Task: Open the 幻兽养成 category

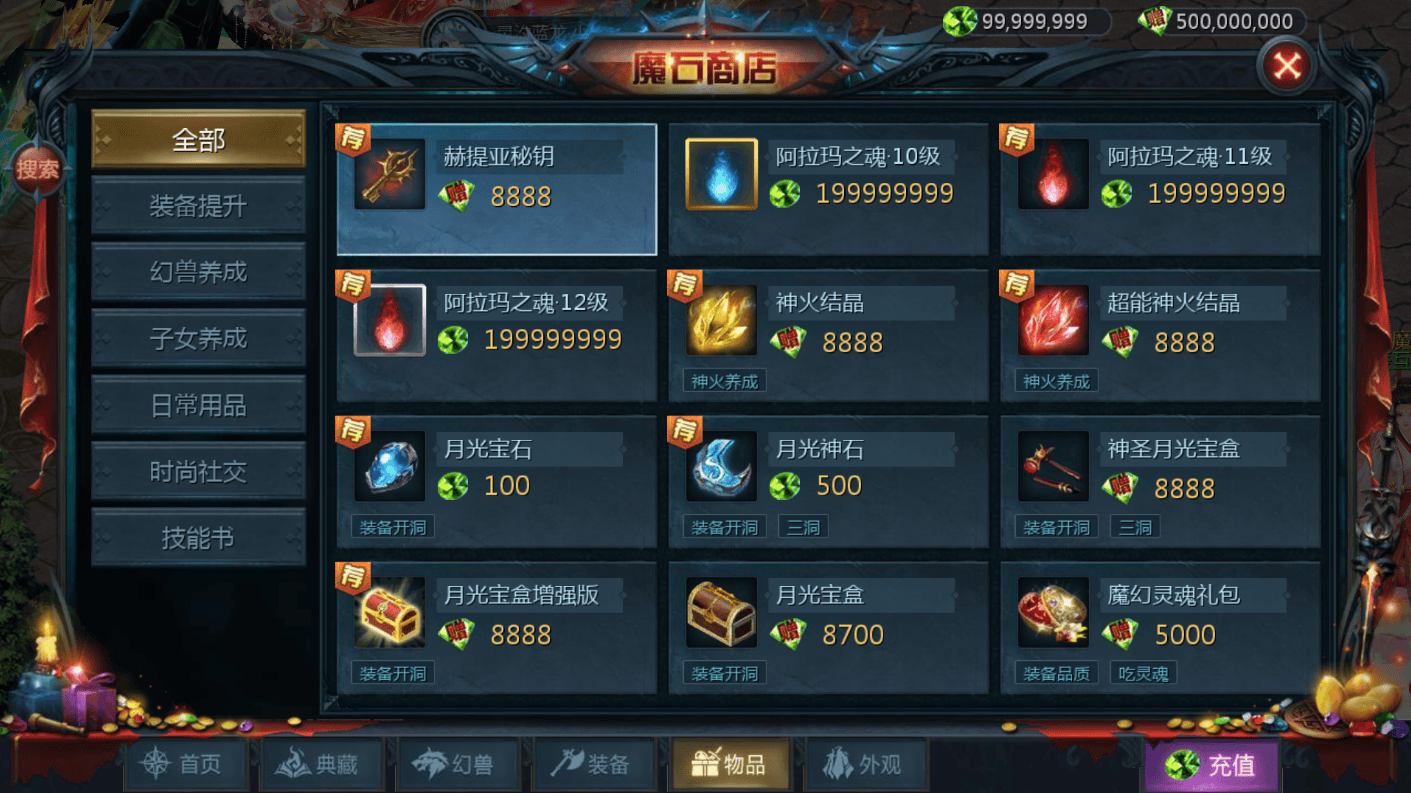Action: pos(197,271)
